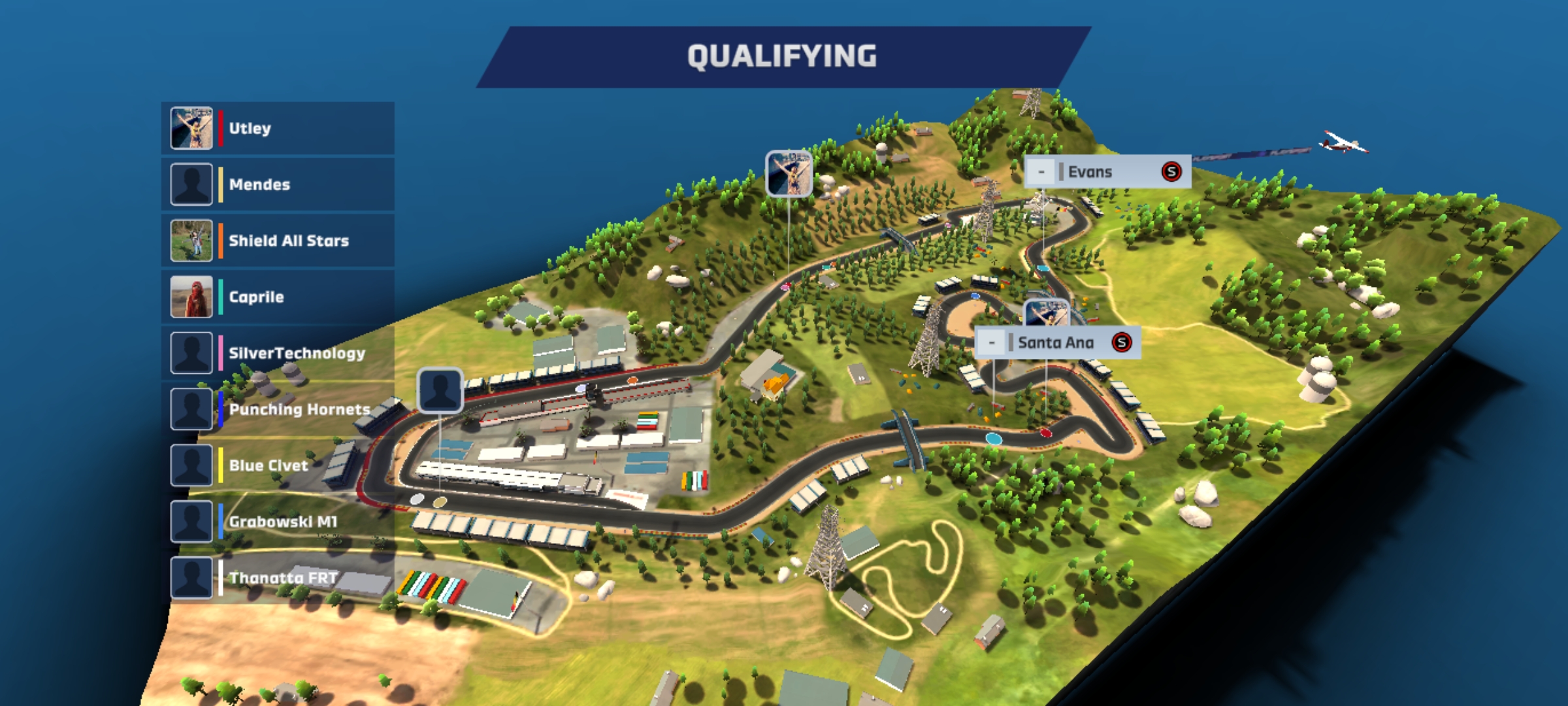The width and height of the screenshot is (1568, 706).
Task: Select Utley in the team list
Action: 278,128
